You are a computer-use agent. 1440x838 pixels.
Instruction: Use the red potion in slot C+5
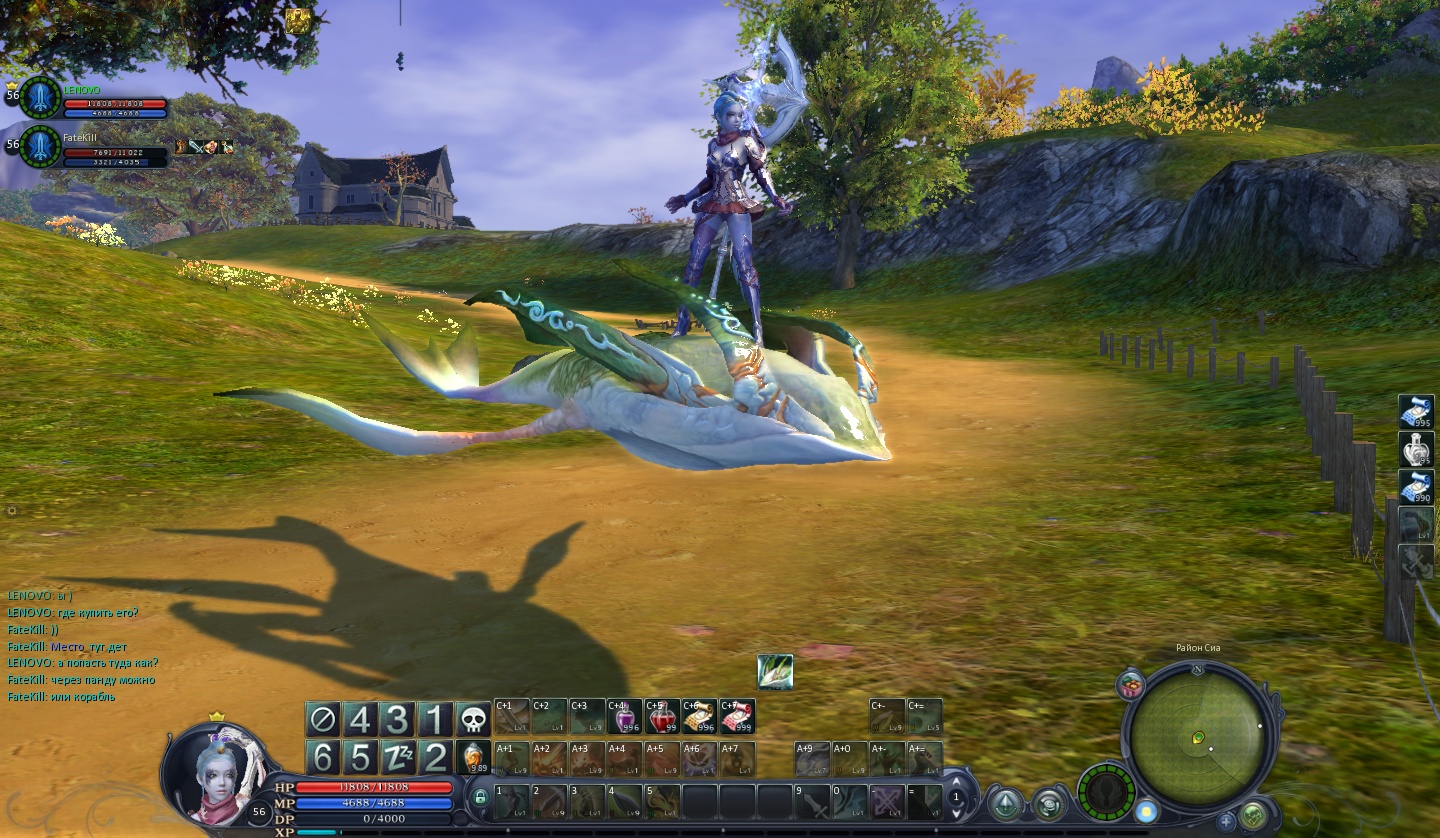662,717
